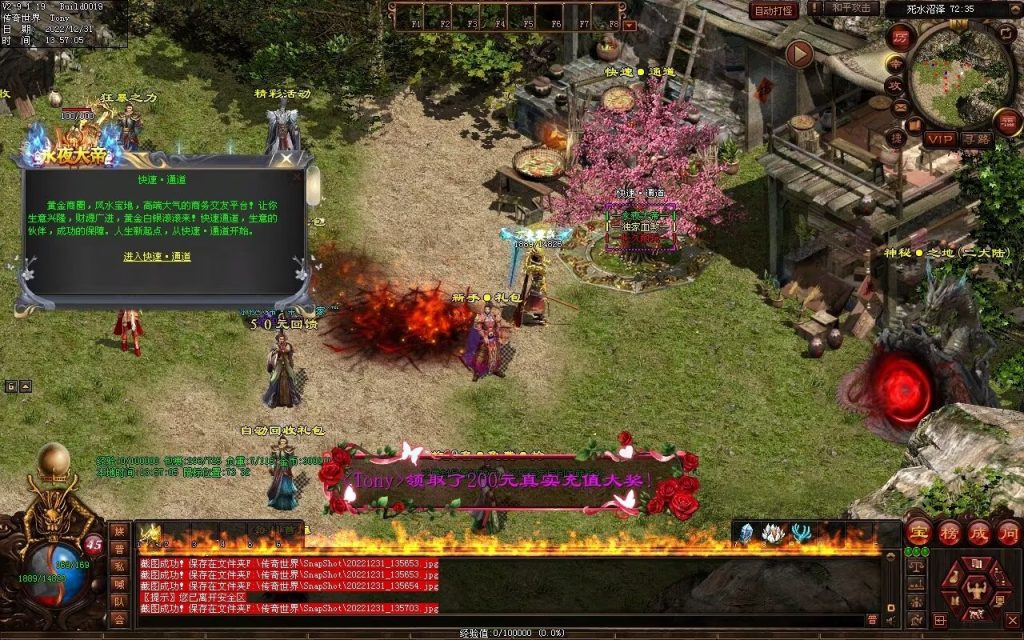
Task: Switch the 和平攻击 attack mode button
Action: click(x=853, y=9)
